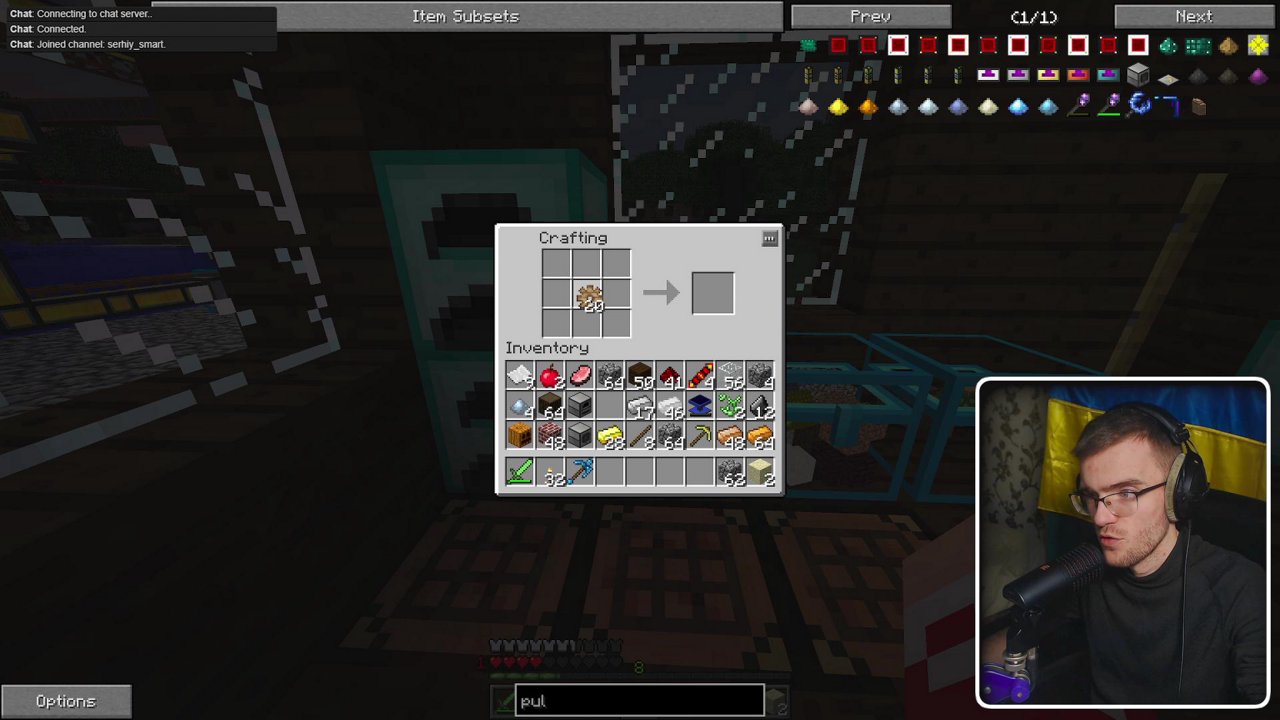The height and width of the screenshot is (720, 1280).
Task: Click the iron ingot stack of 46
Action: [670, 405]
